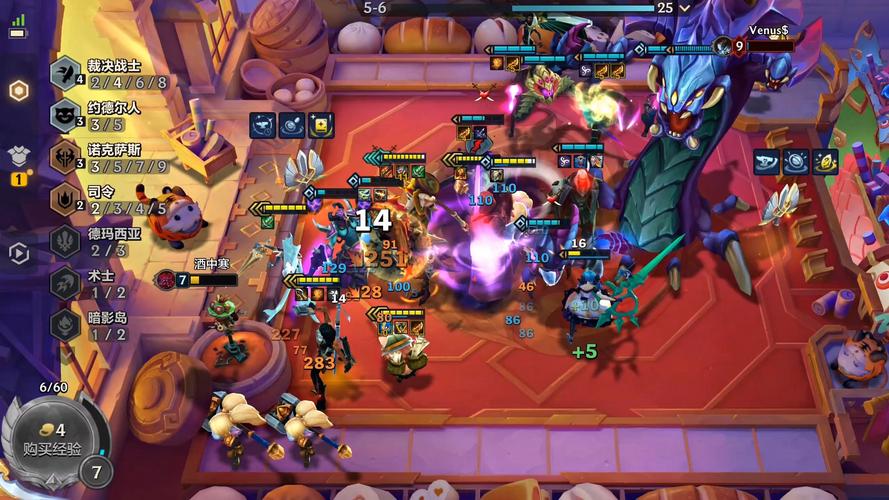Open the 暗影岛 trait entry
The width and height of the screenshot is (889, 500).
pyautogui.click(x=110, y=325)
